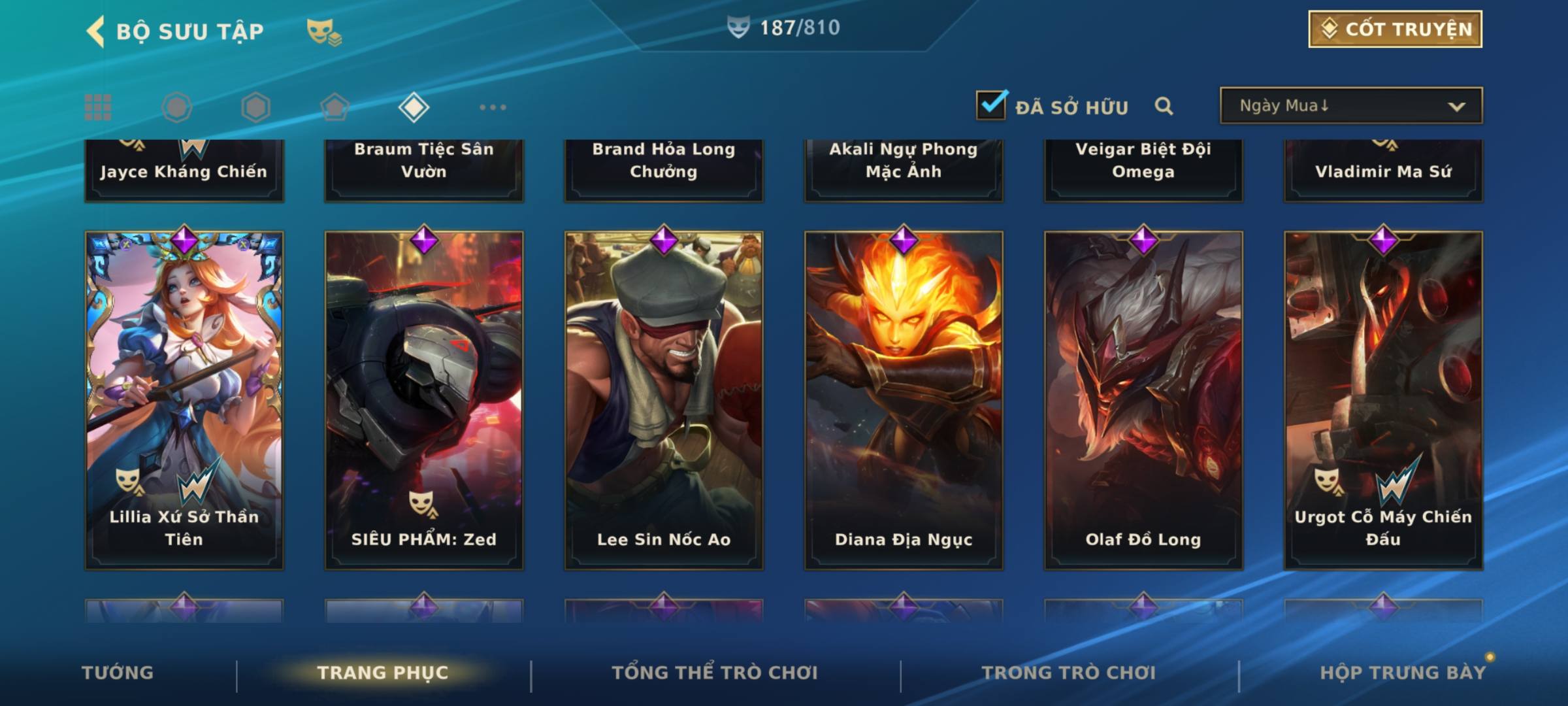Open the Cốt Truyện button
The height and width of the screenshot is (706, 1568).
tap(1395, 29)
